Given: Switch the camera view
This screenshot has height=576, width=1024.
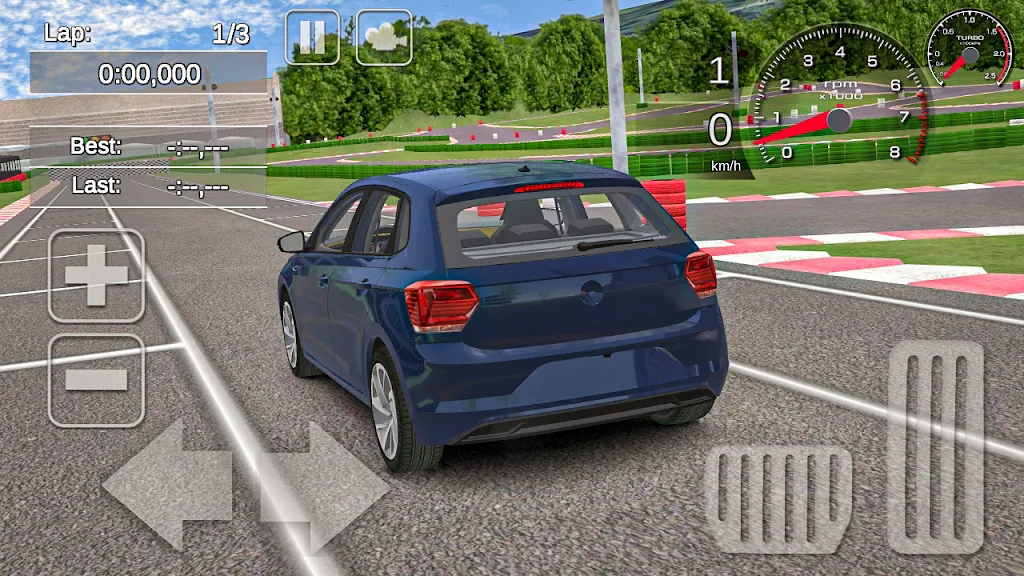Looking at the screenshot, I should tap(384, 38).
